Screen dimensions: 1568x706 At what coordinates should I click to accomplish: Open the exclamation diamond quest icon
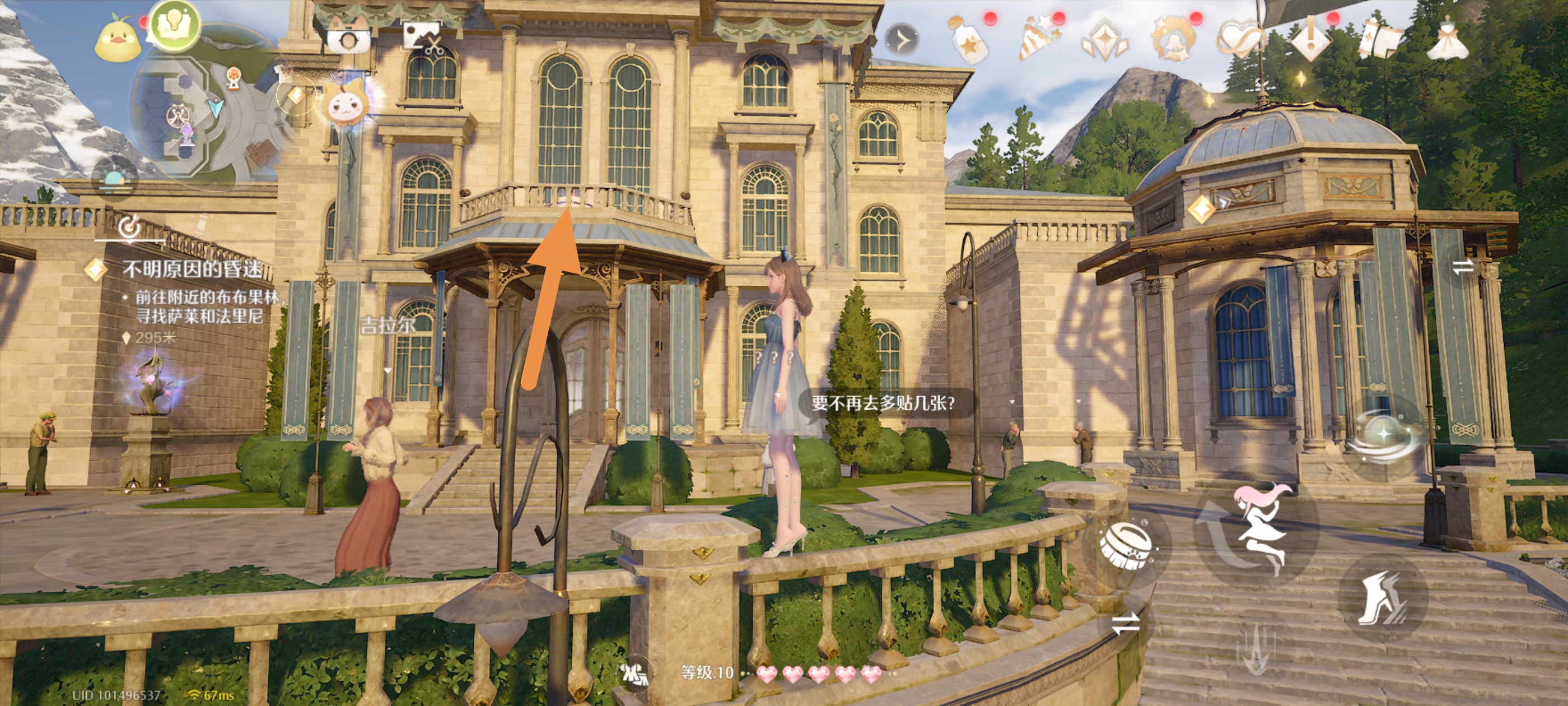click(1310, 38)
